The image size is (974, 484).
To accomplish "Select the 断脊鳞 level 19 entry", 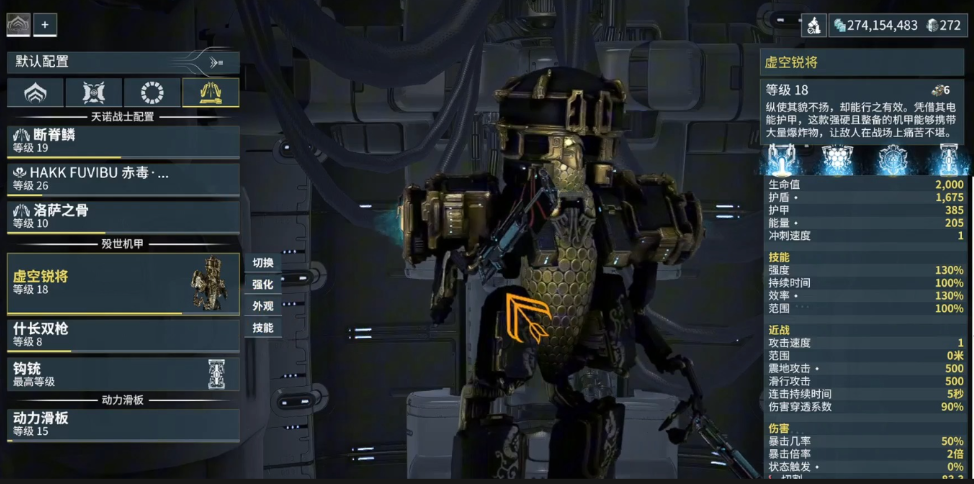I will [x=122, y=141].
